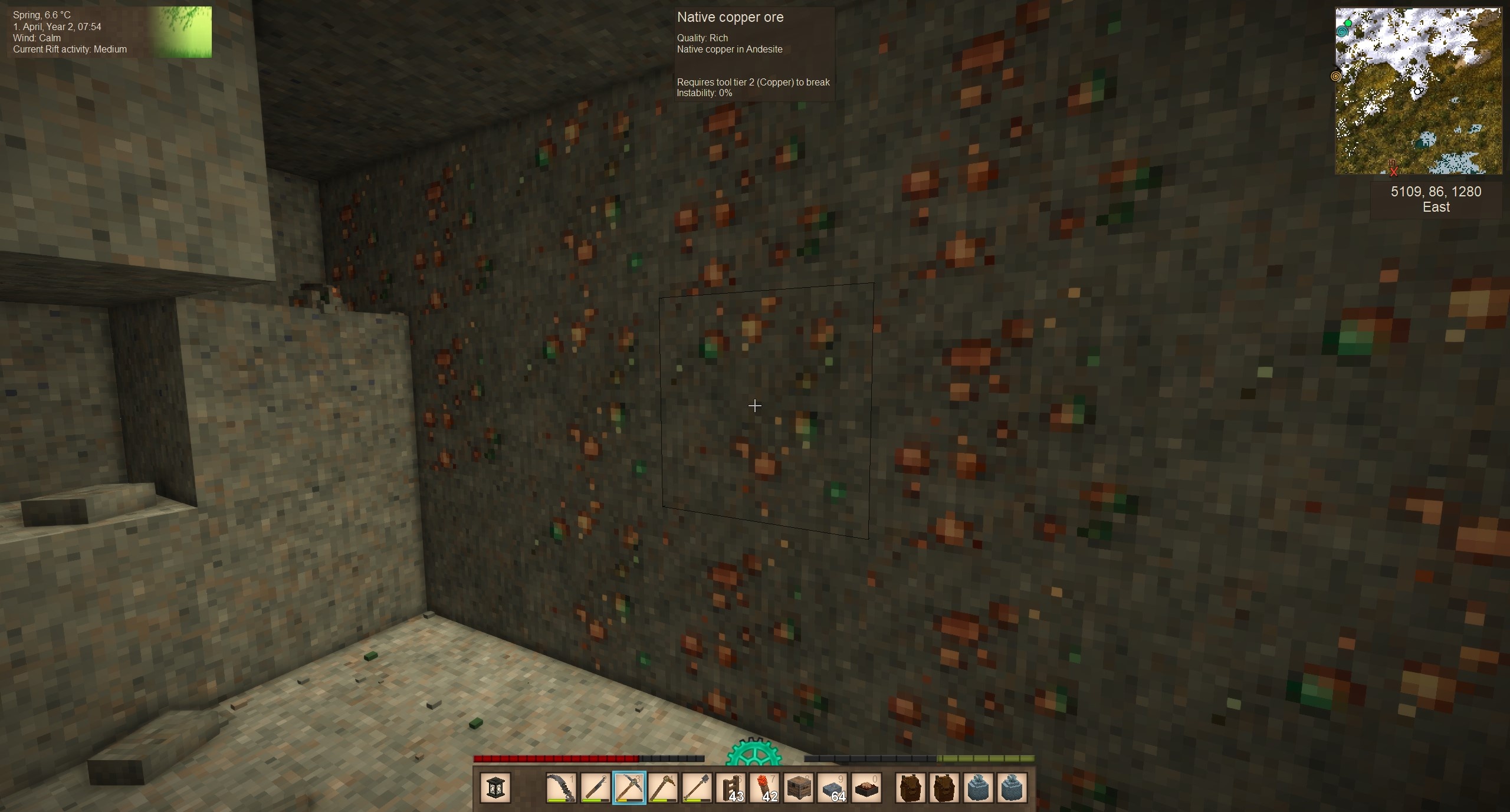This screenshot has width=1510, height=812.
Task: Select the torch stack of 42
Action: 765,788
